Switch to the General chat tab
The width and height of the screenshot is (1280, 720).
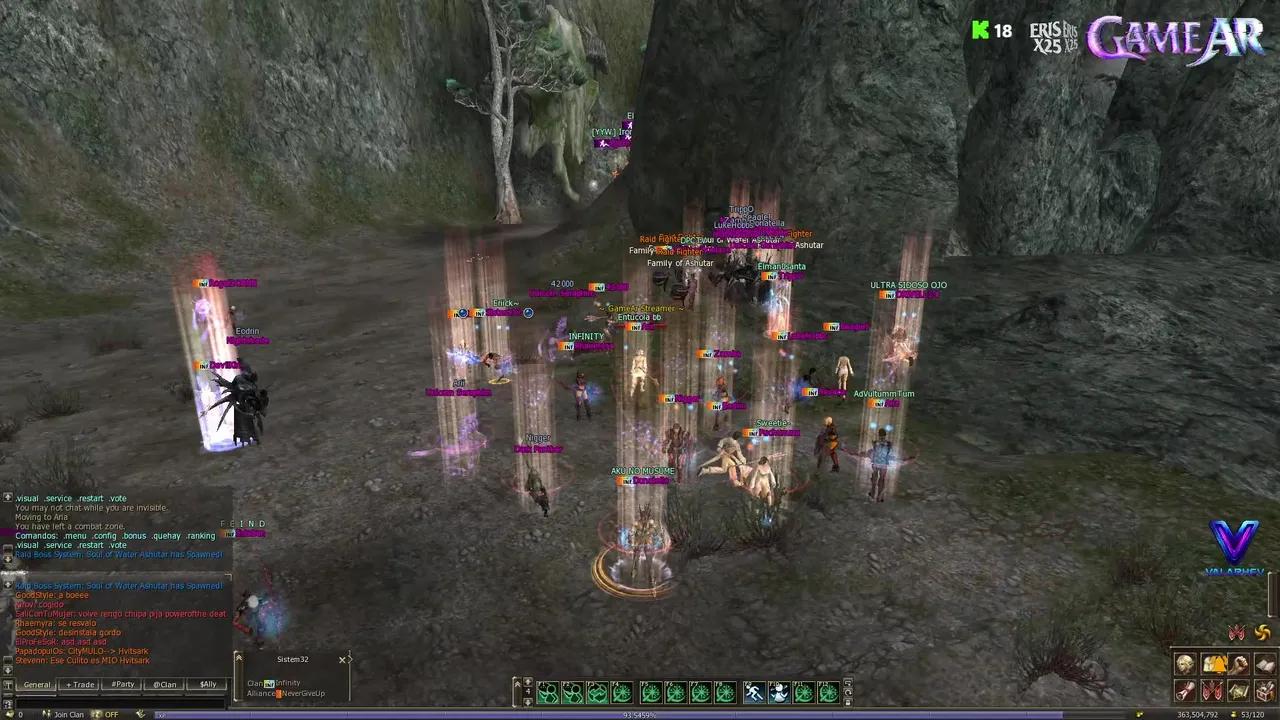[x=37, y=685]
